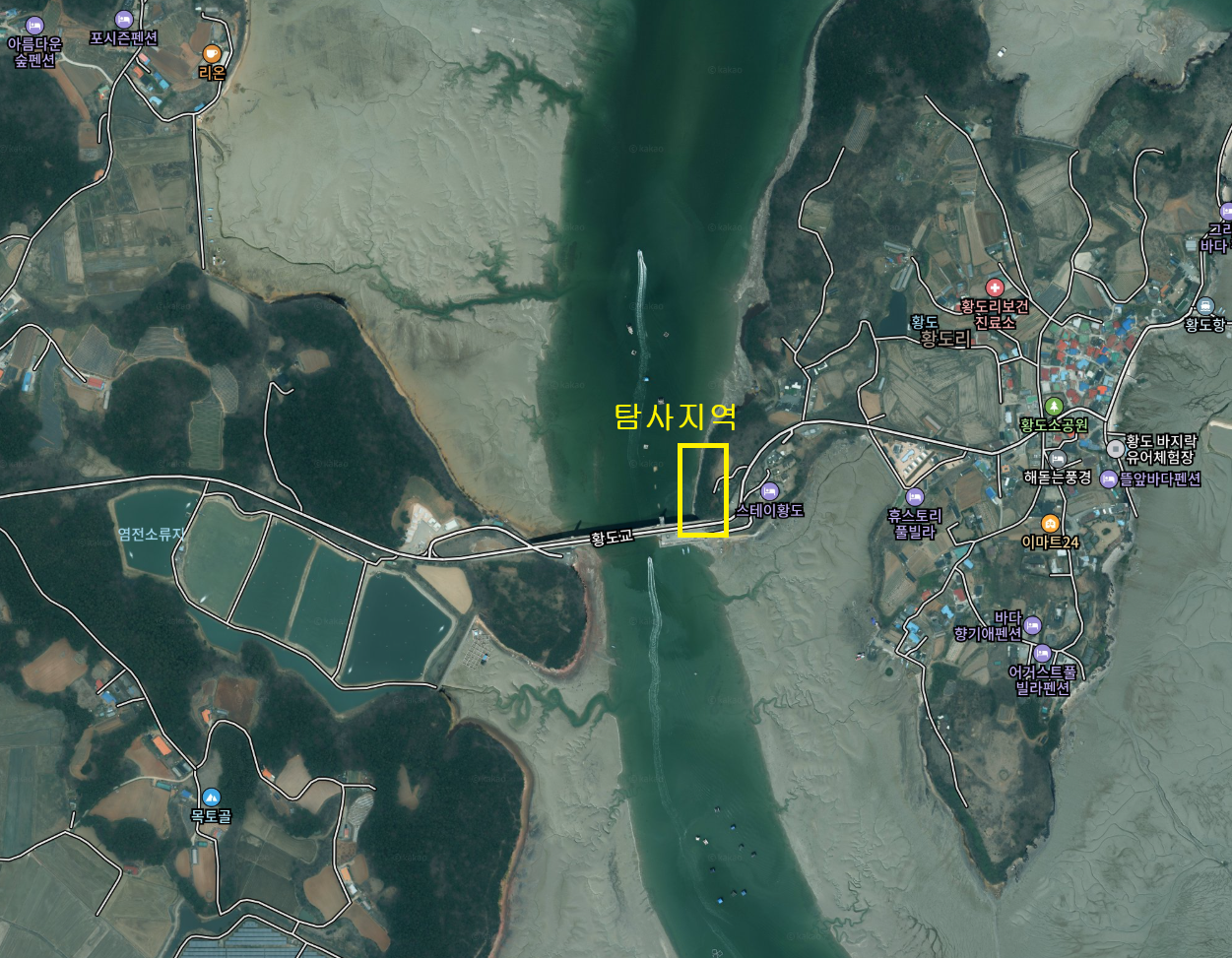Select the 황도리보건진료소 clinic marker
This screenshot has width=1232, height=958.
click(x=995, y=287)
